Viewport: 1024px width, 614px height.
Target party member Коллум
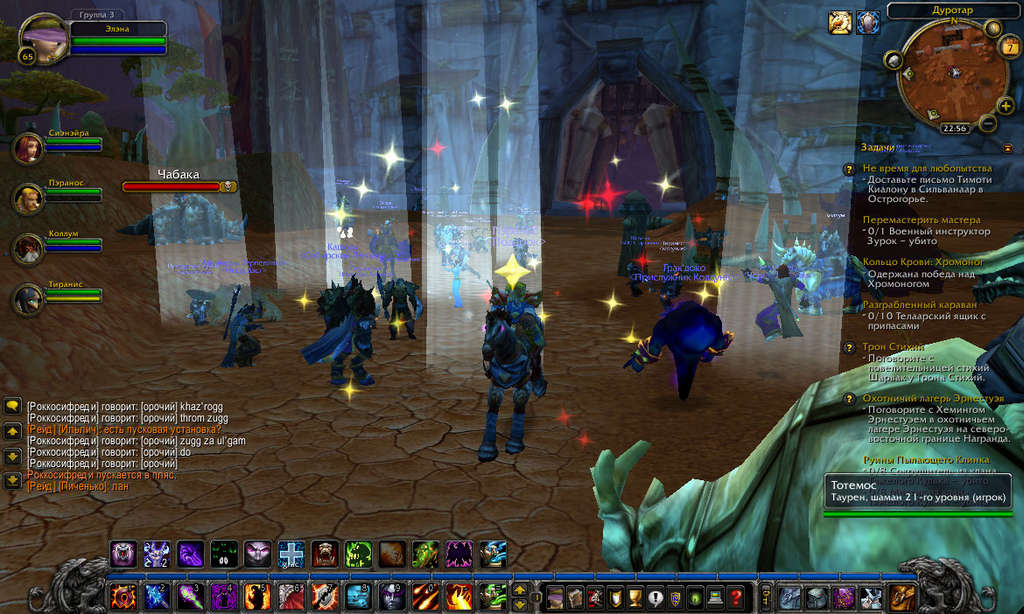pyautogui.click(x=28, y=249)
